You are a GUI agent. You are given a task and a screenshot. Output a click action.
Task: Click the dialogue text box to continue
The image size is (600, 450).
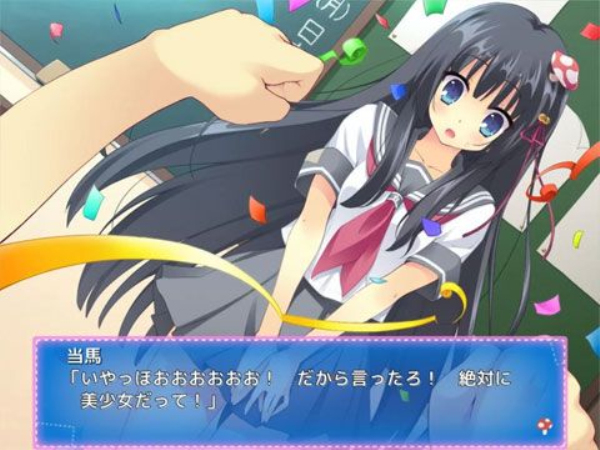coord(300,391)
